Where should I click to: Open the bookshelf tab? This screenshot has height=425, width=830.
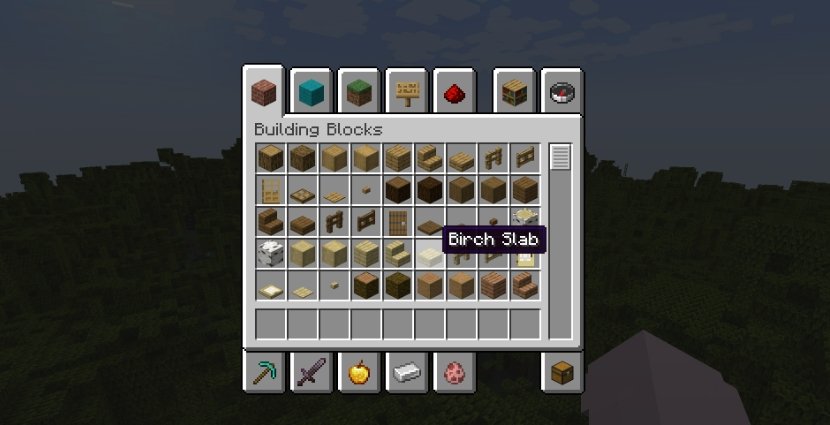[x=514, y=92]
